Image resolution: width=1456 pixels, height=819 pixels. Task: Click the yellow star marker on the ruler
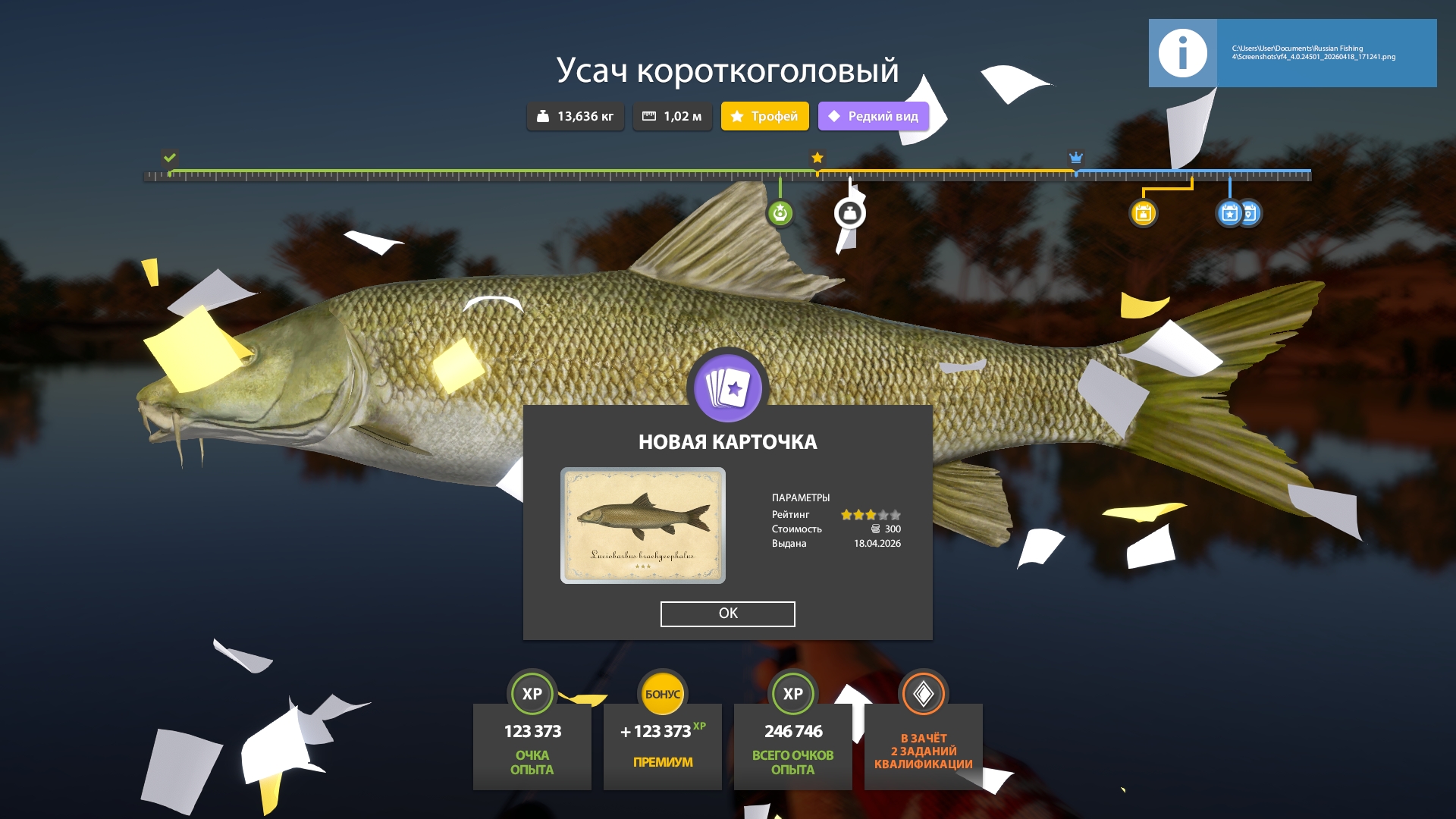point(817,158)
